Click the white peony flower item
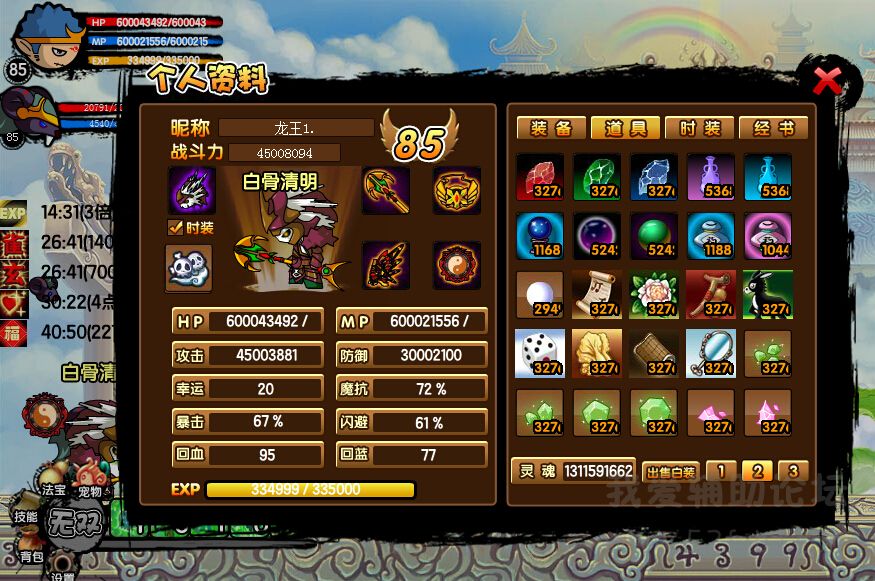 tap(654, 294)
